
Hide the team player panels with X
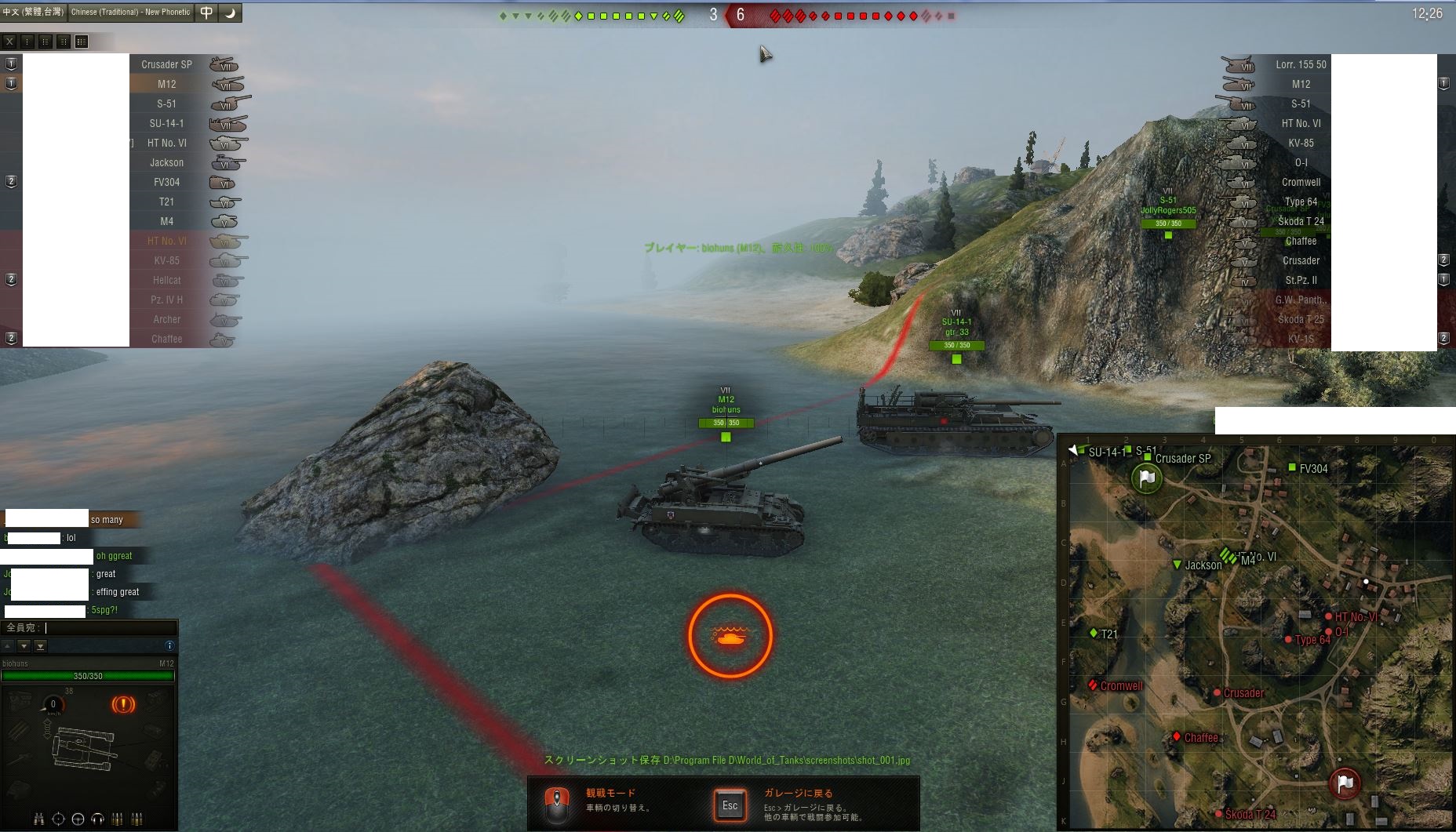point(9,42)
